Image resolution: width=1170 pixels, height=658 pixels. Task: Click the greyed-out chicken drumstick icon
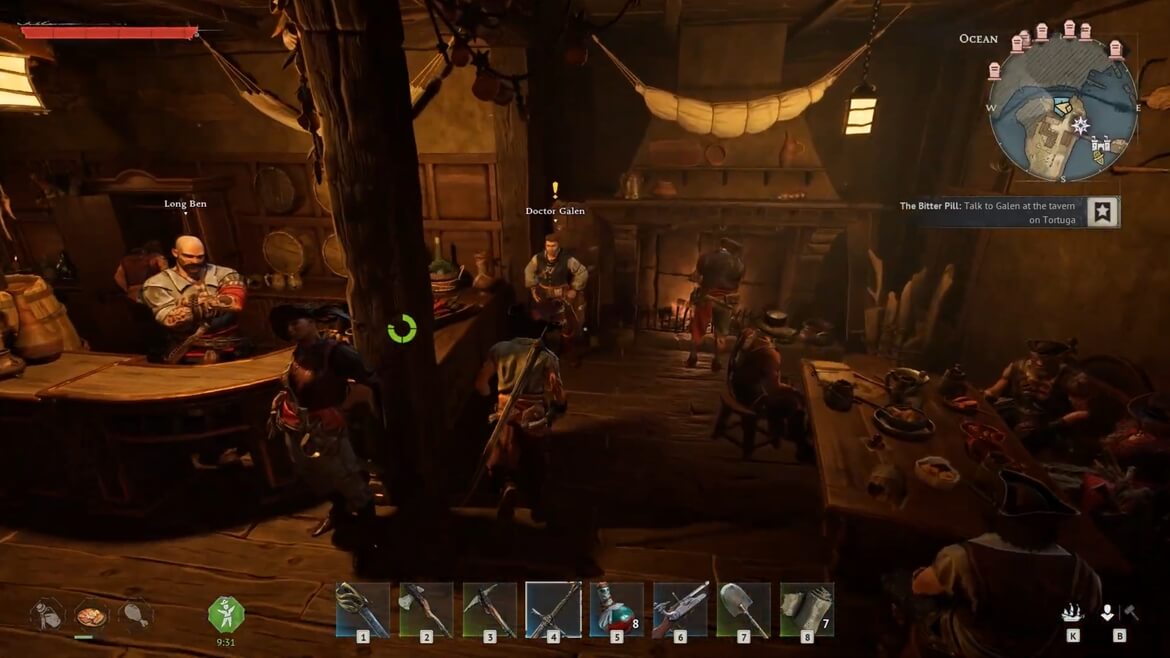(134, 613)
